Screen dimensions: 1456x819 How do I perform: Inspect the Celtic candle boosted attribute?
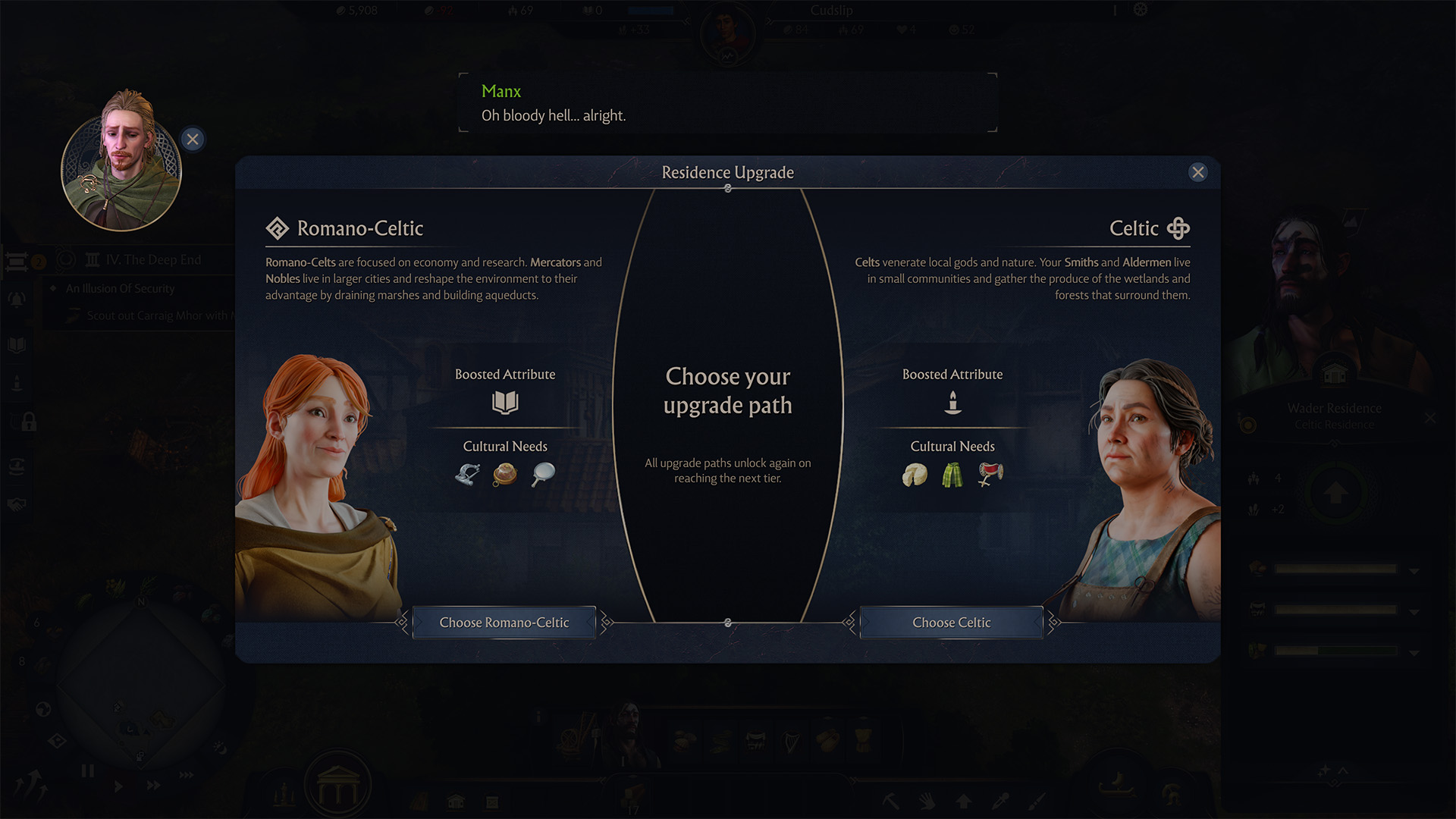[x=952, y=402]
